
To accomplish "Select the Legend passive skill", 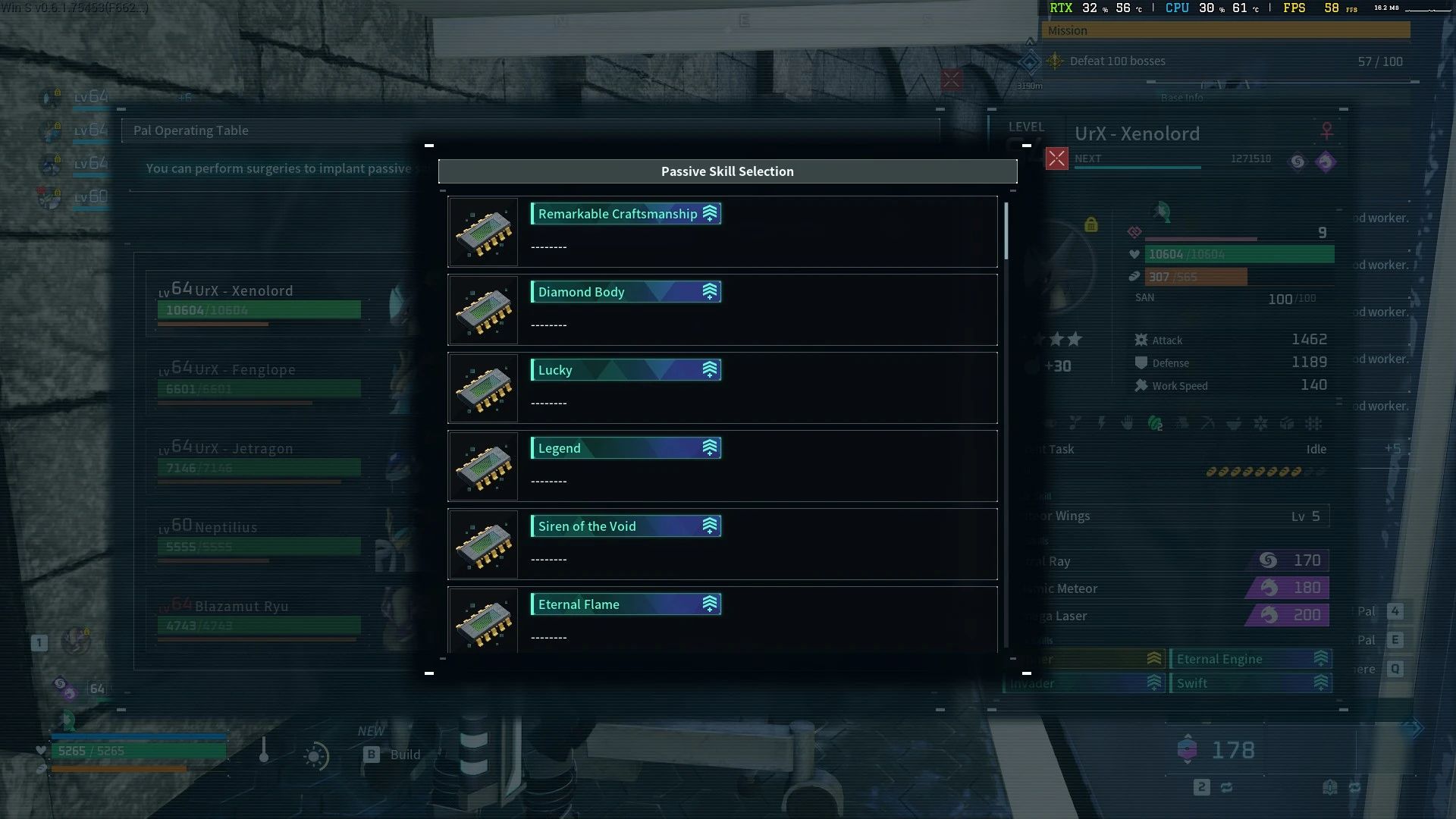I will coord(722,466).
